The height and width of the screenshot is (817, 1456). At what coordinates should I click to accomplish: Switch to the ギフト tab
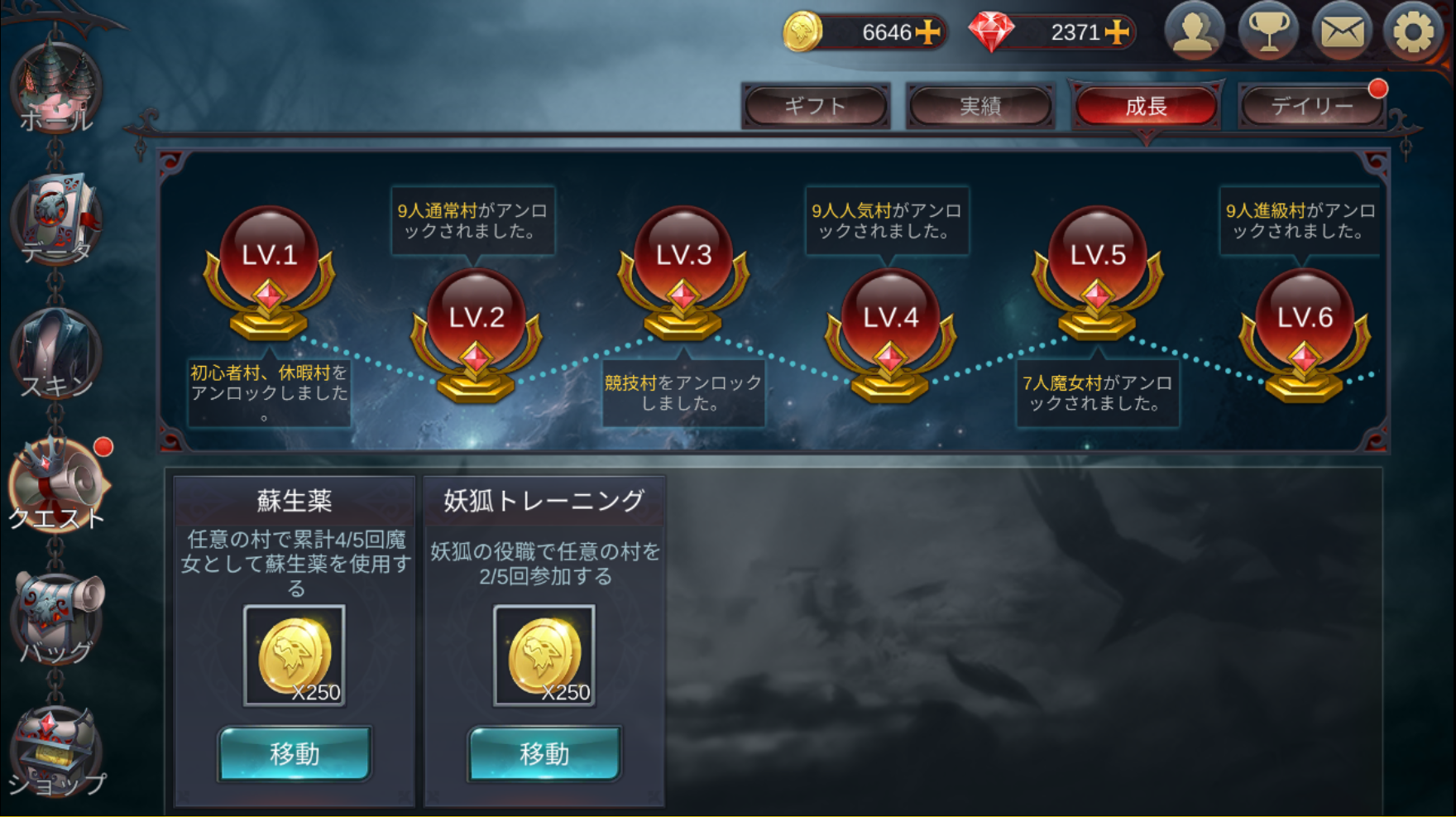pos(815,106)
